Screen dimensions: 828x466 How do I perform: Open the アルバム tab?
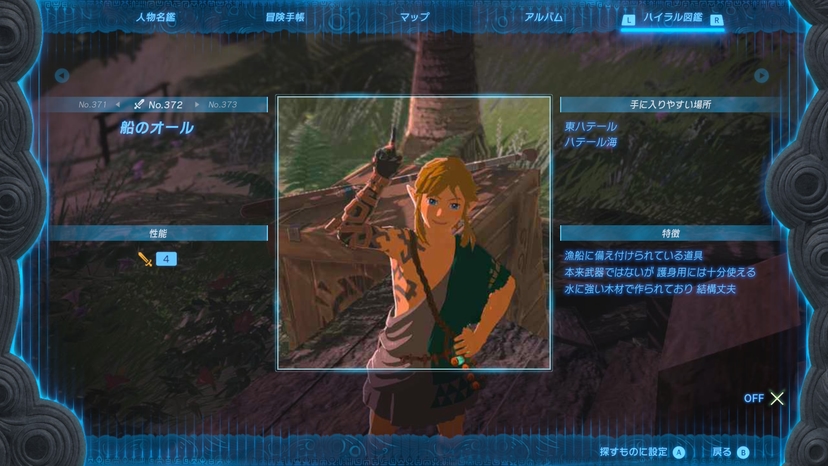[544, 17]
